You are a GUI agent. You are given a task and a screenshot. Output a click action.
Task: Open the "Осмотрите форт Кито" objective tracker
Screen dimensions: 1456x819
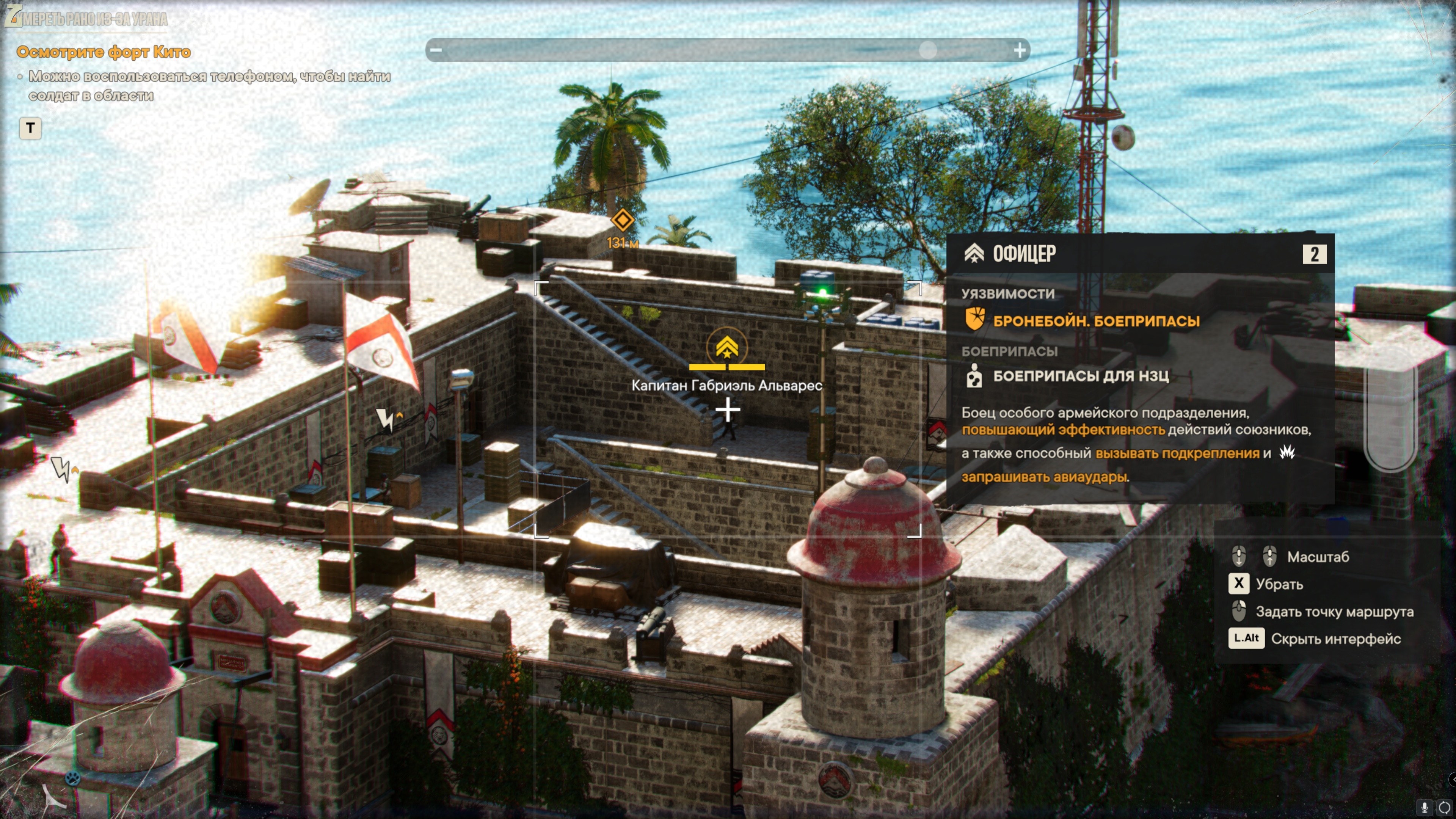pos(104,52)
